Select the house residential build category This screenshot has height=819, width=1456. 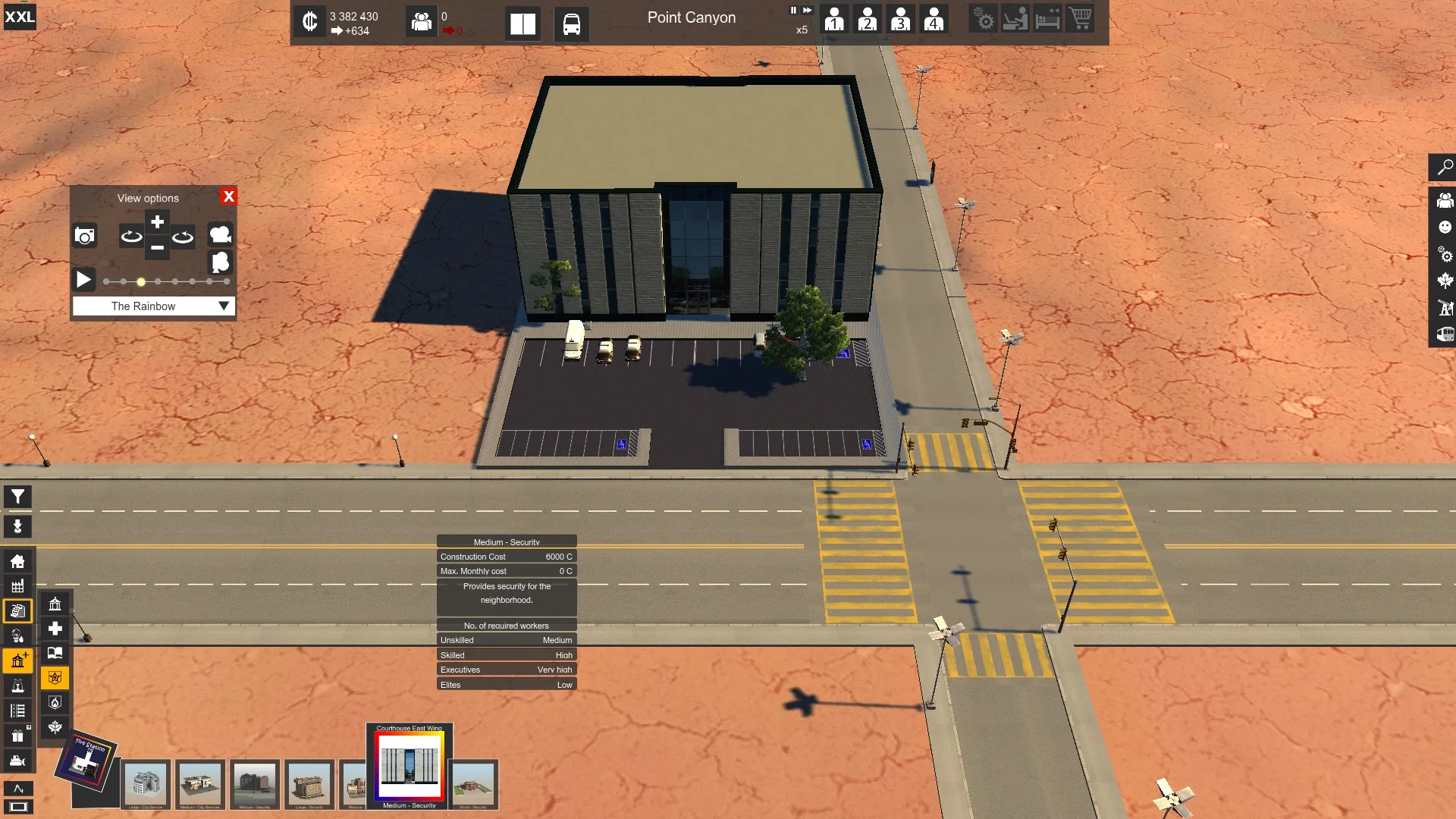(17, 561)
